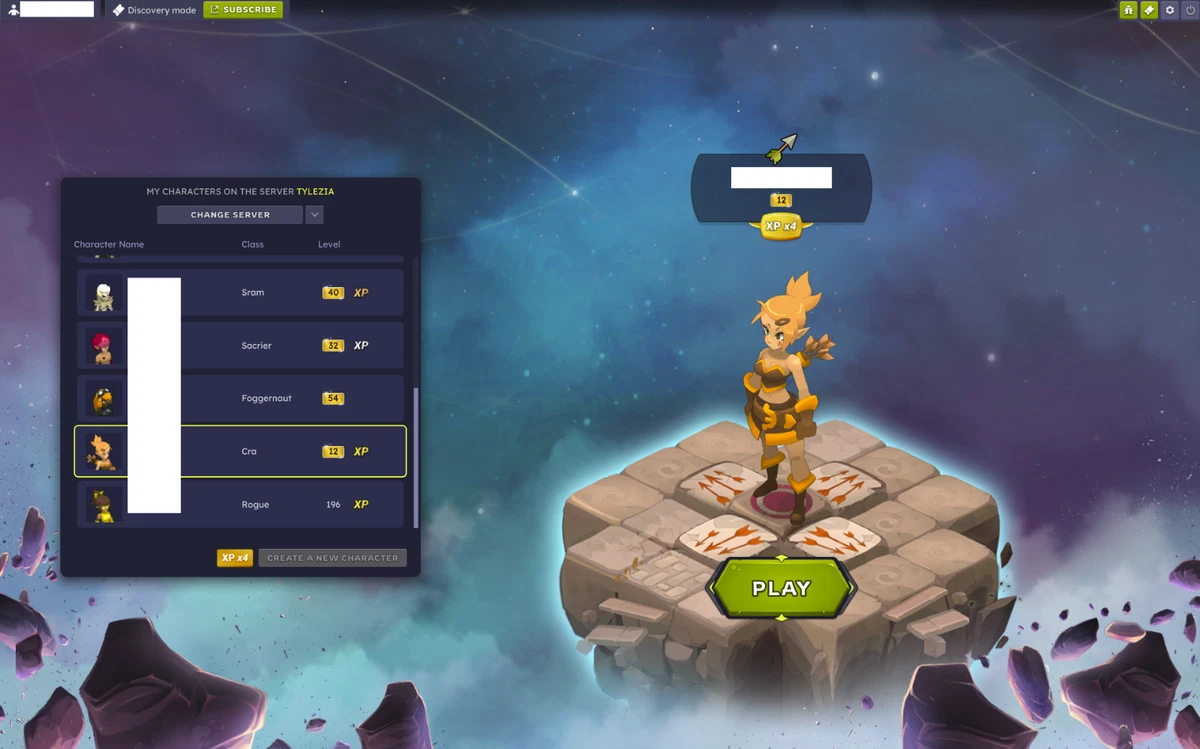1200x749 pixels.
Task: Click the green SUBSCRIBE button
Action: (243, 10)
